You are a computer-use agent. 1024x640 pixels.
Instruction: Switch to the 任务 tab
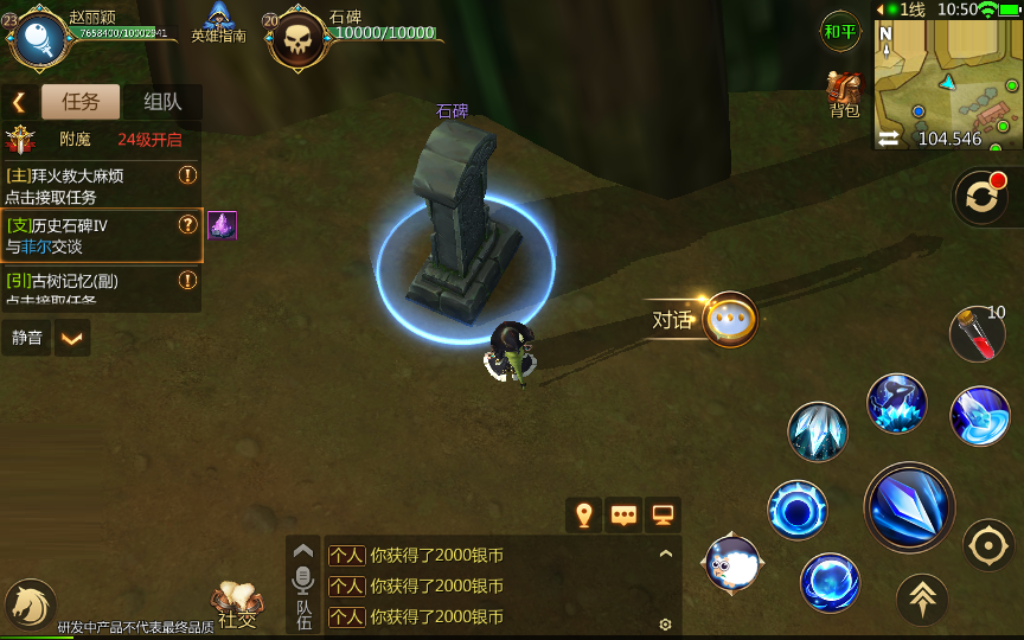point(80,102)
